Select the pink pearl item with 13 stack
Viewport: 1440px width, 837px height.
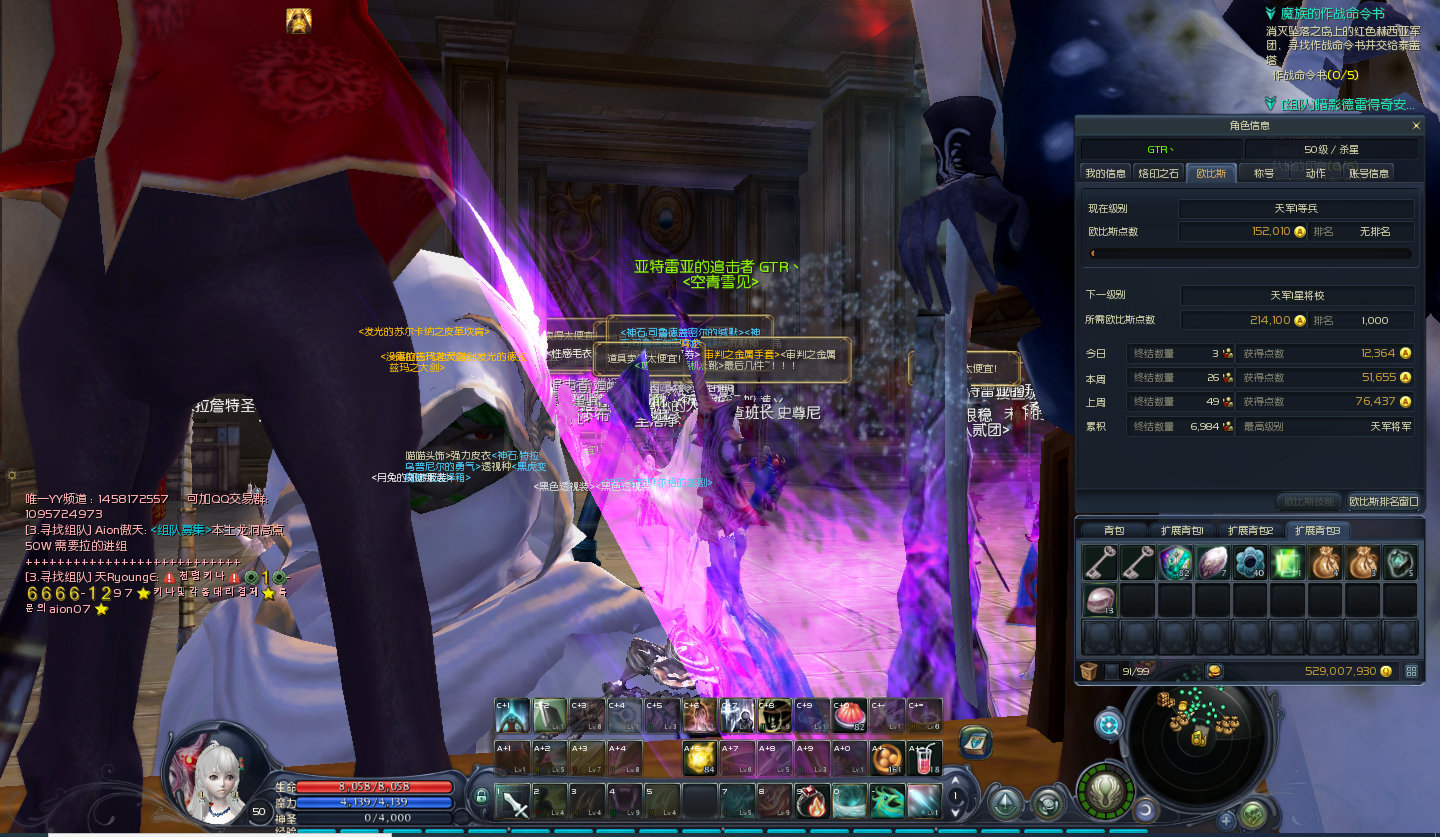point(1099,600)
